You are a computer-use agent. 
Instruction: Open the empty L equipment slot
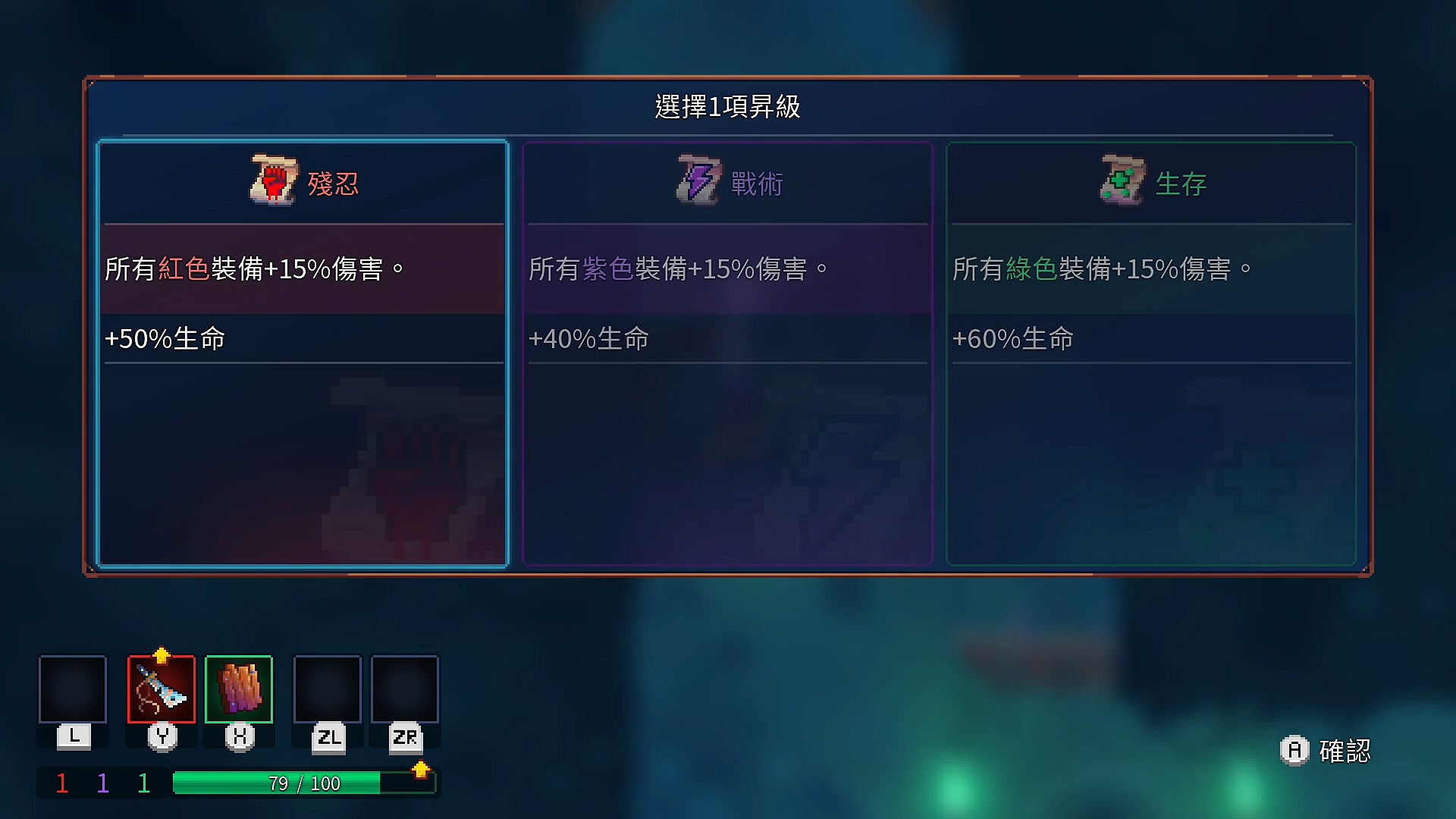coord(72,690)
